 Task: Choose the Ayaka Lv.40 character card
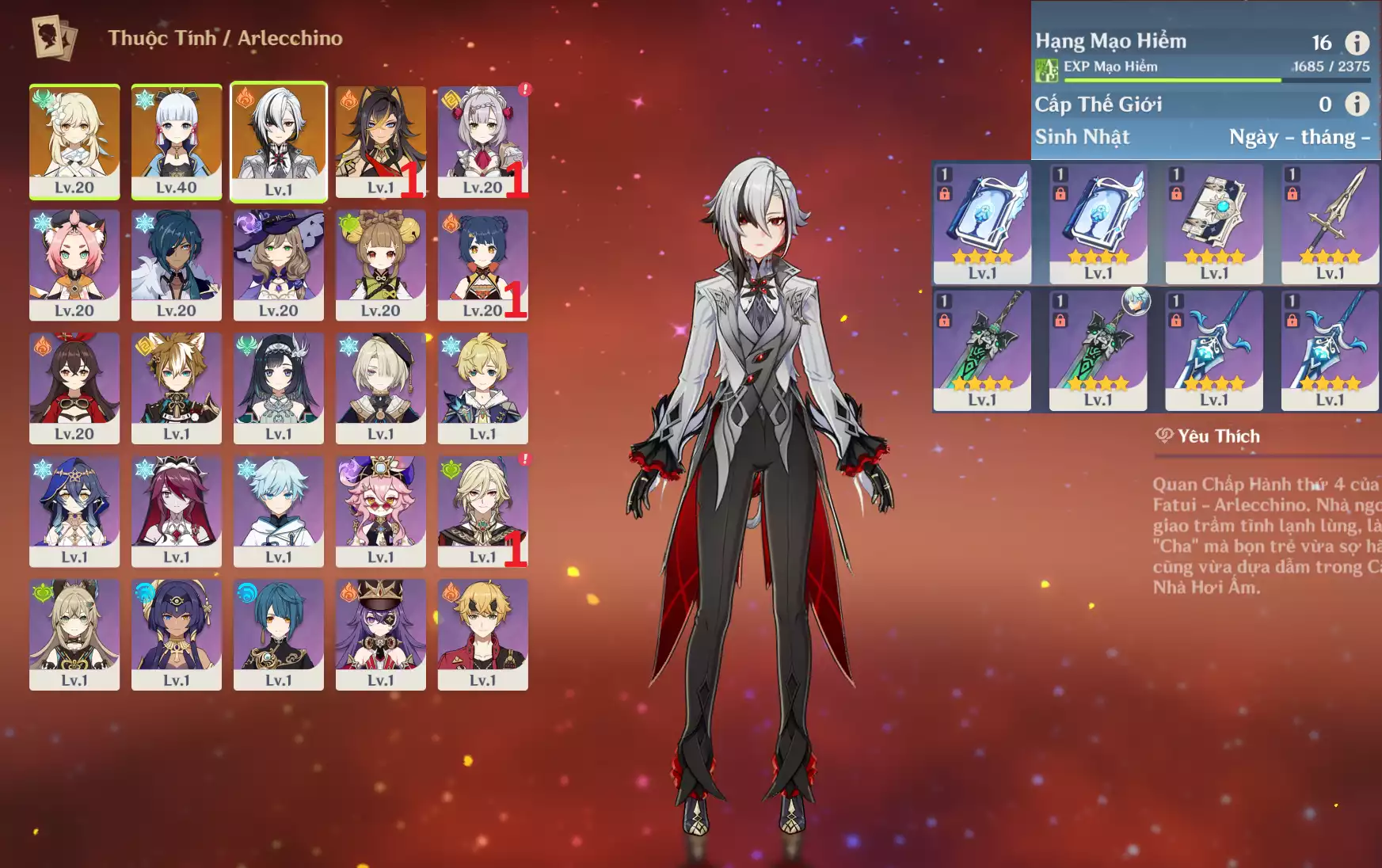(176, 141)
